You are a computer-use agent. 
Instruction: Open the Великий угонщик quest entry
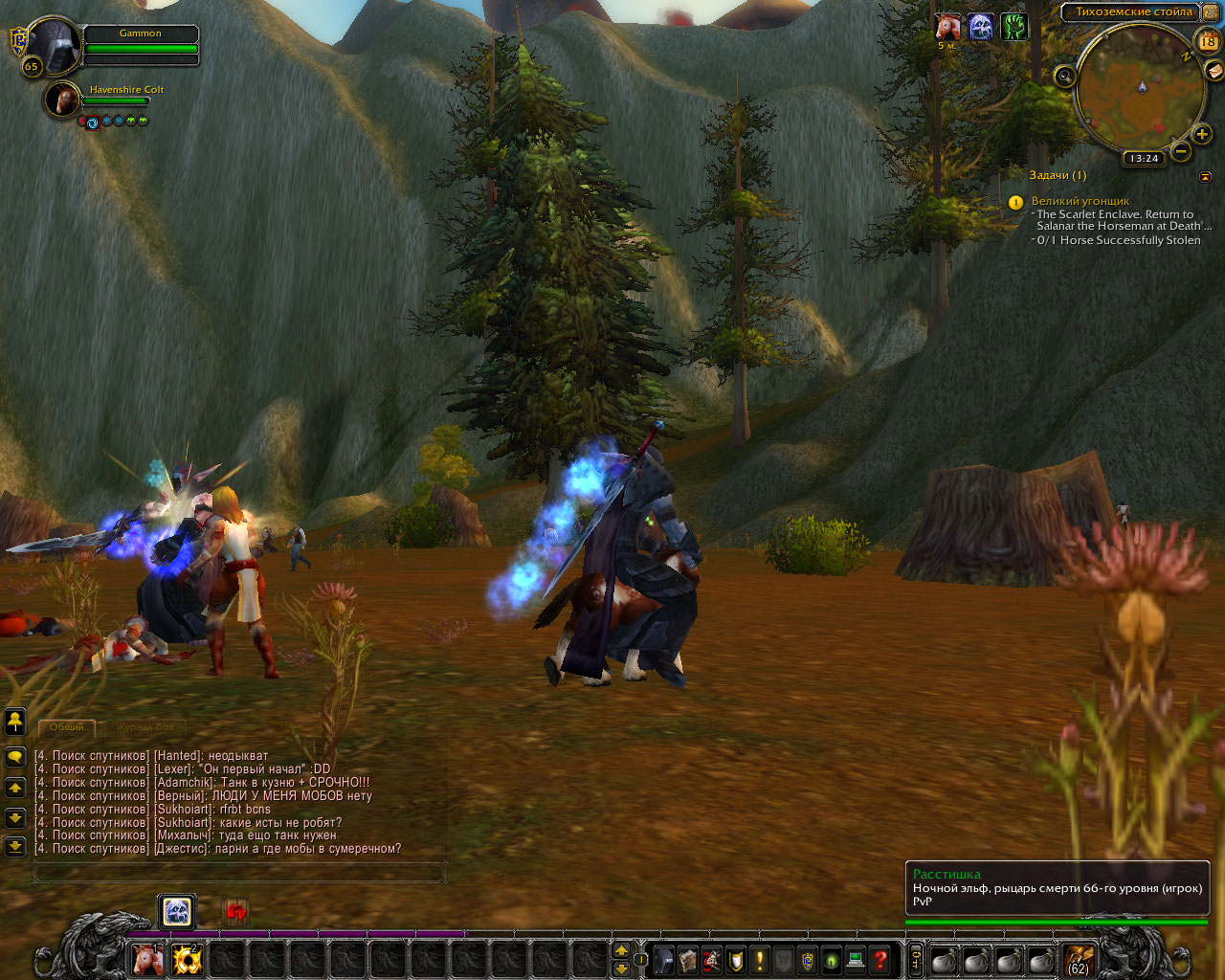coord(1080,201)
